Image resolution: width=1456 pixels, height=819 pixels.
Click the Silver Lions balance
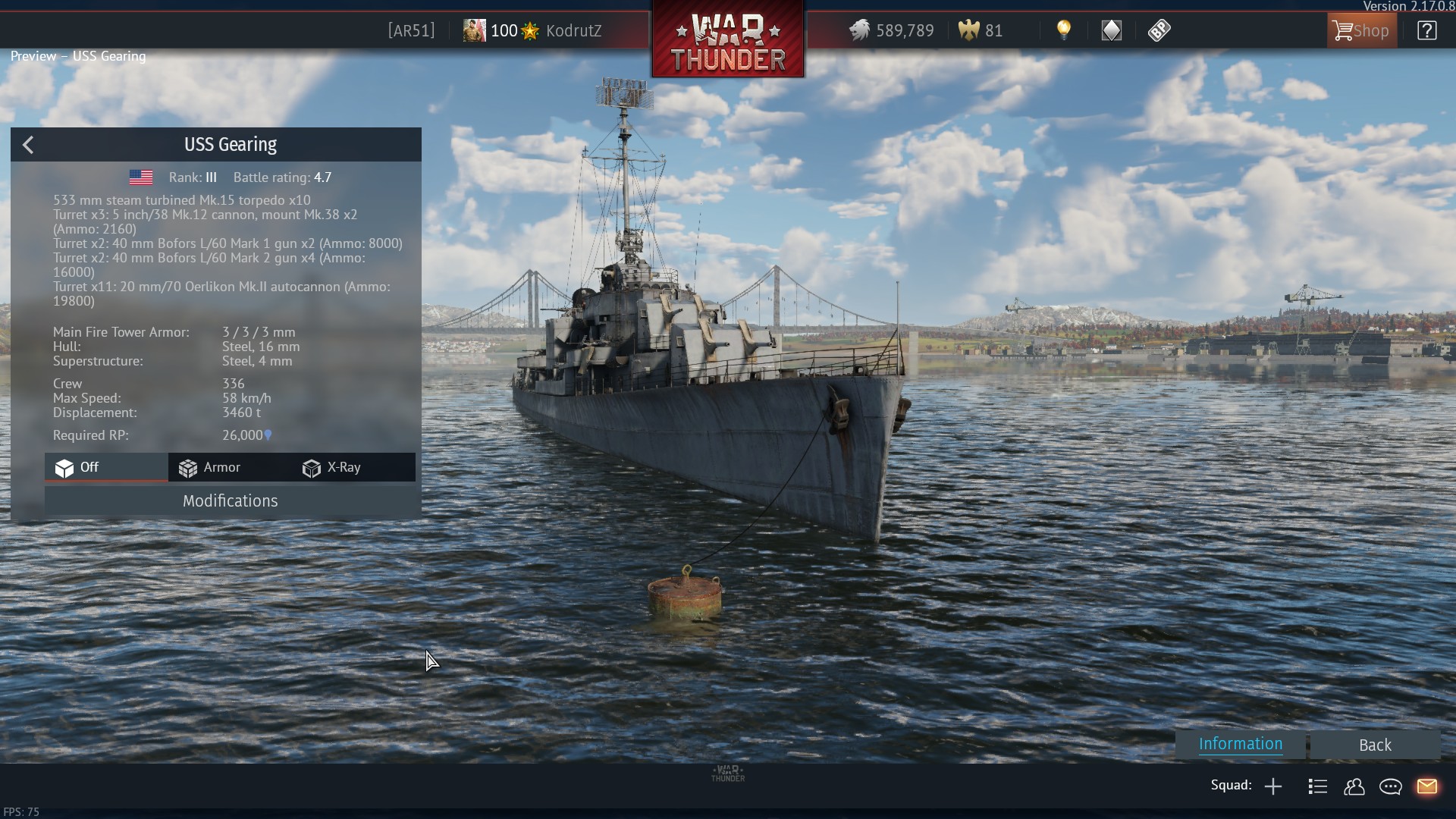(x=892, y=31)
